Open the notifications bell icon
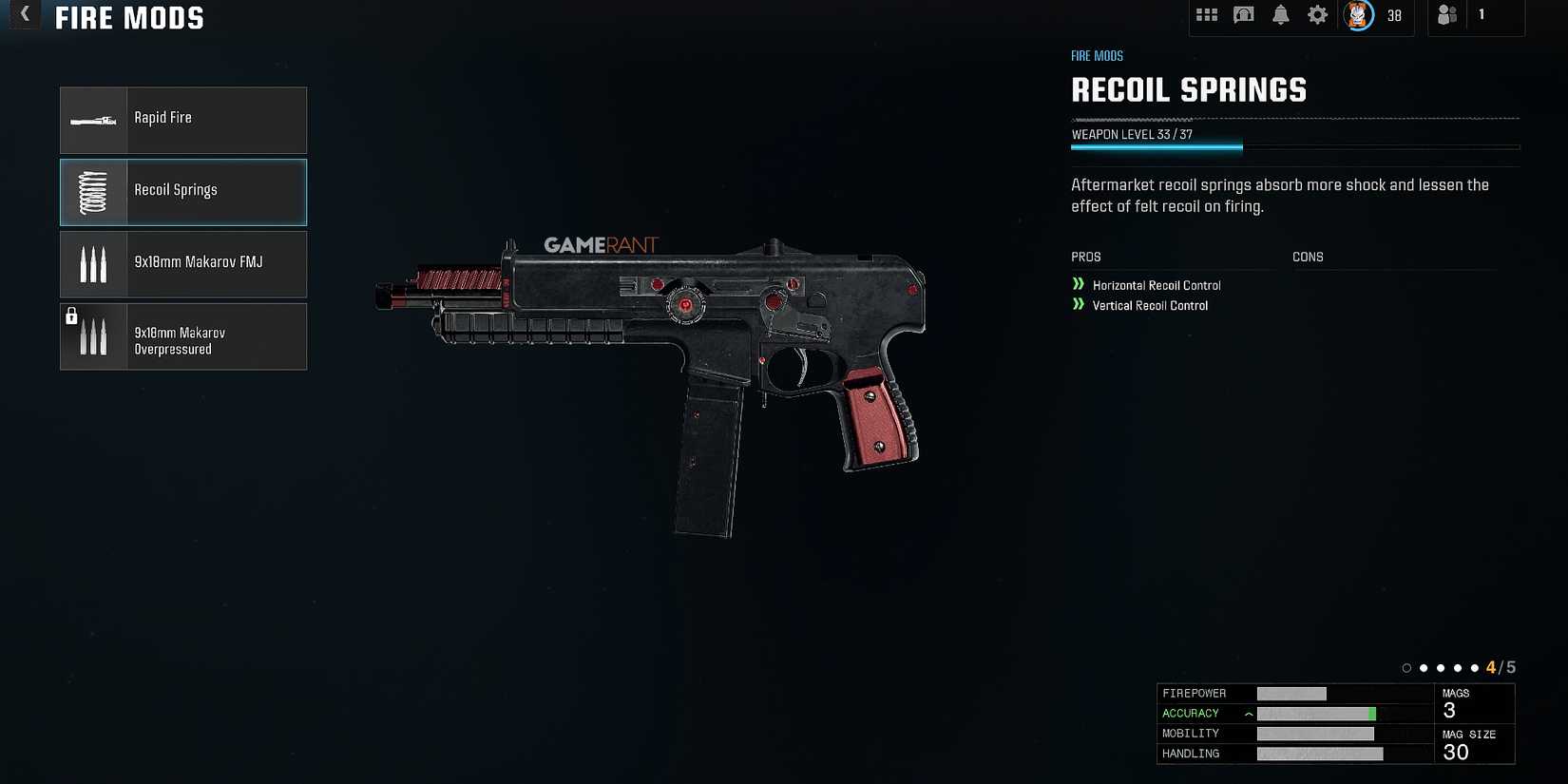Image resolution: width=1568 pixels, height=784 pixels. pos(1280,14)
